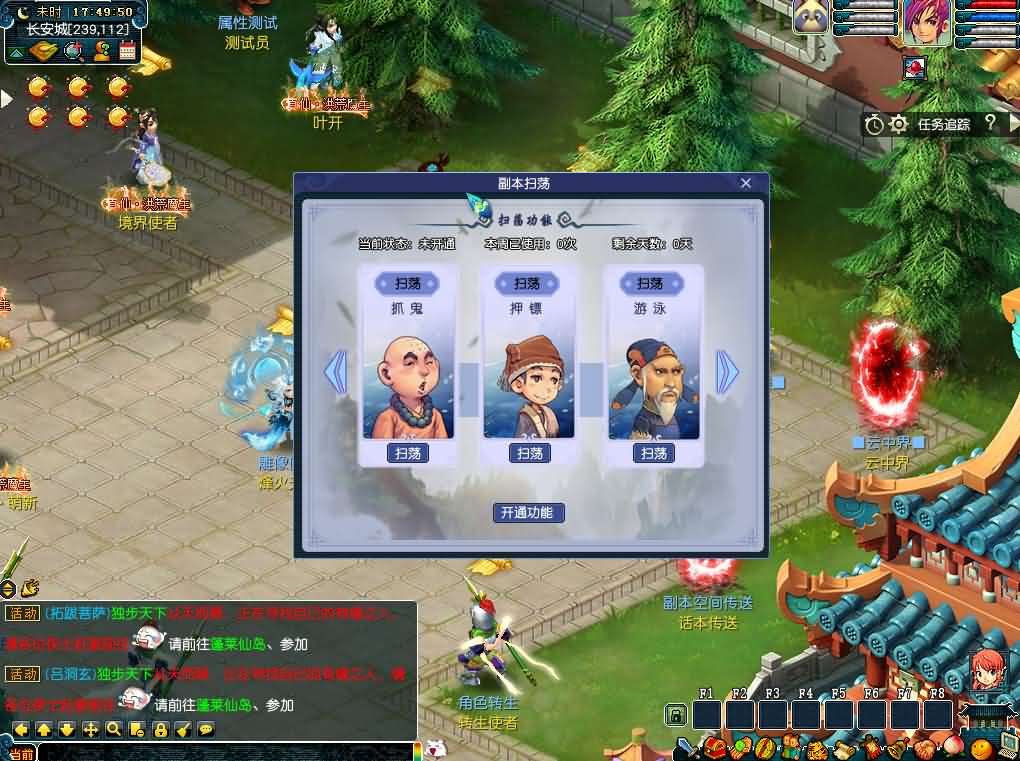Click the 扫荡 button under 押镖 portrait
This screenshot has height=761, width=1020.
[x=530, y=453]
